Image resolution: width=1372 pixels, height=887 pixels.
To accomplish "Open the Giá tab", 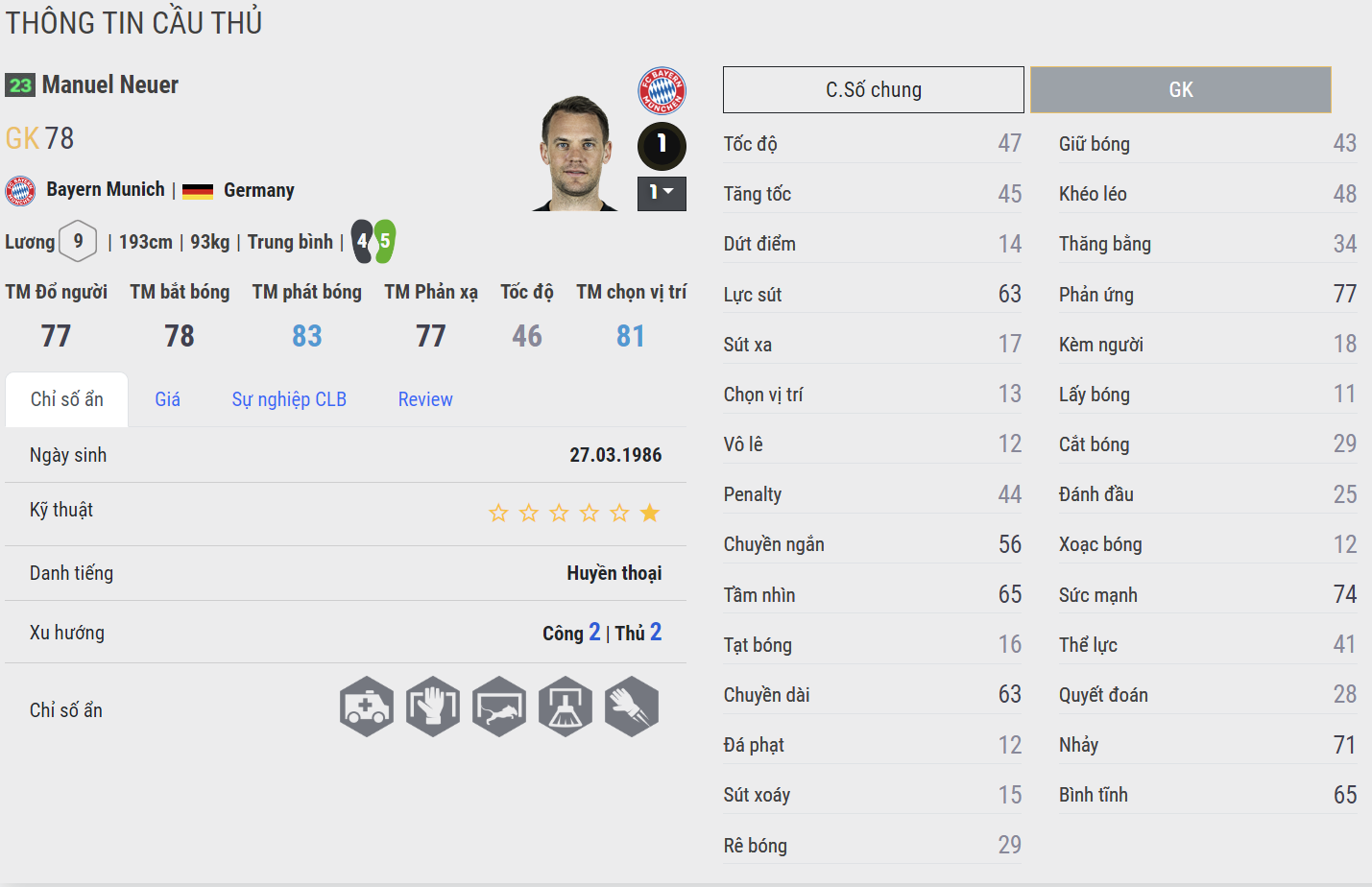I will point(167,399).
